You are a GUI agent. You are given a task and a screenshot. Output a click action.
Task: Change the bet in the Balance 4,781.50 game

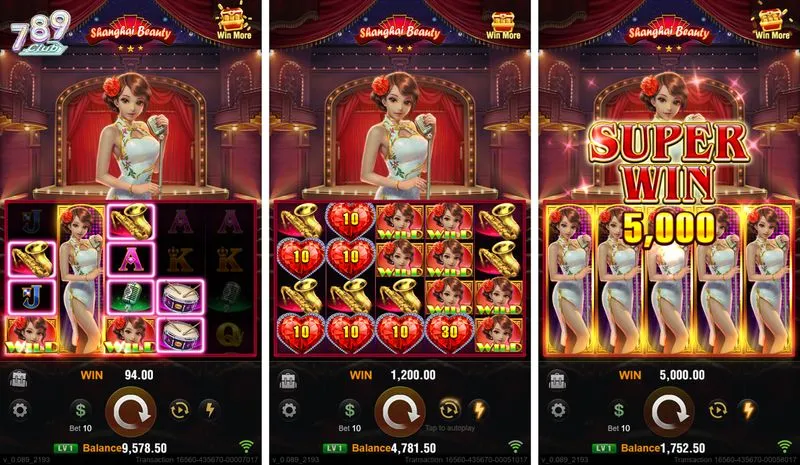(x=350, y=409)
